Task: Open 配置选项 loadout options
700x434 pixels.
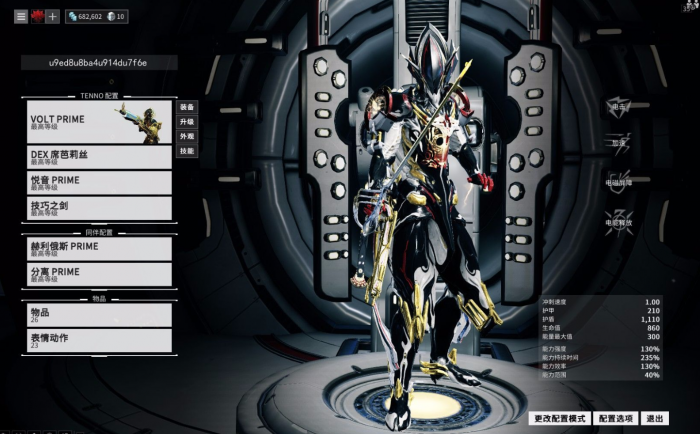Action: click(x=616, y=418)
